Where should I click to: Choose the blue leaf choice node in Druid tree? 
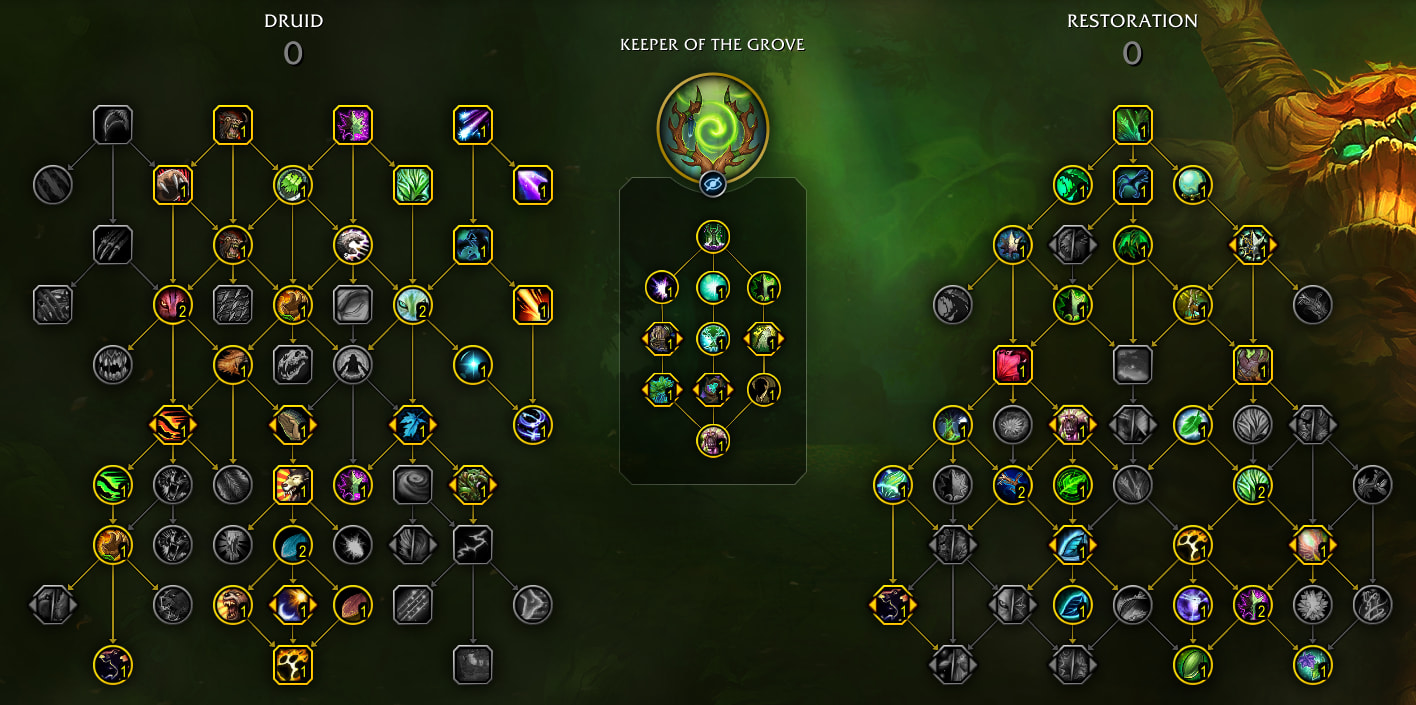coord(413,425)
